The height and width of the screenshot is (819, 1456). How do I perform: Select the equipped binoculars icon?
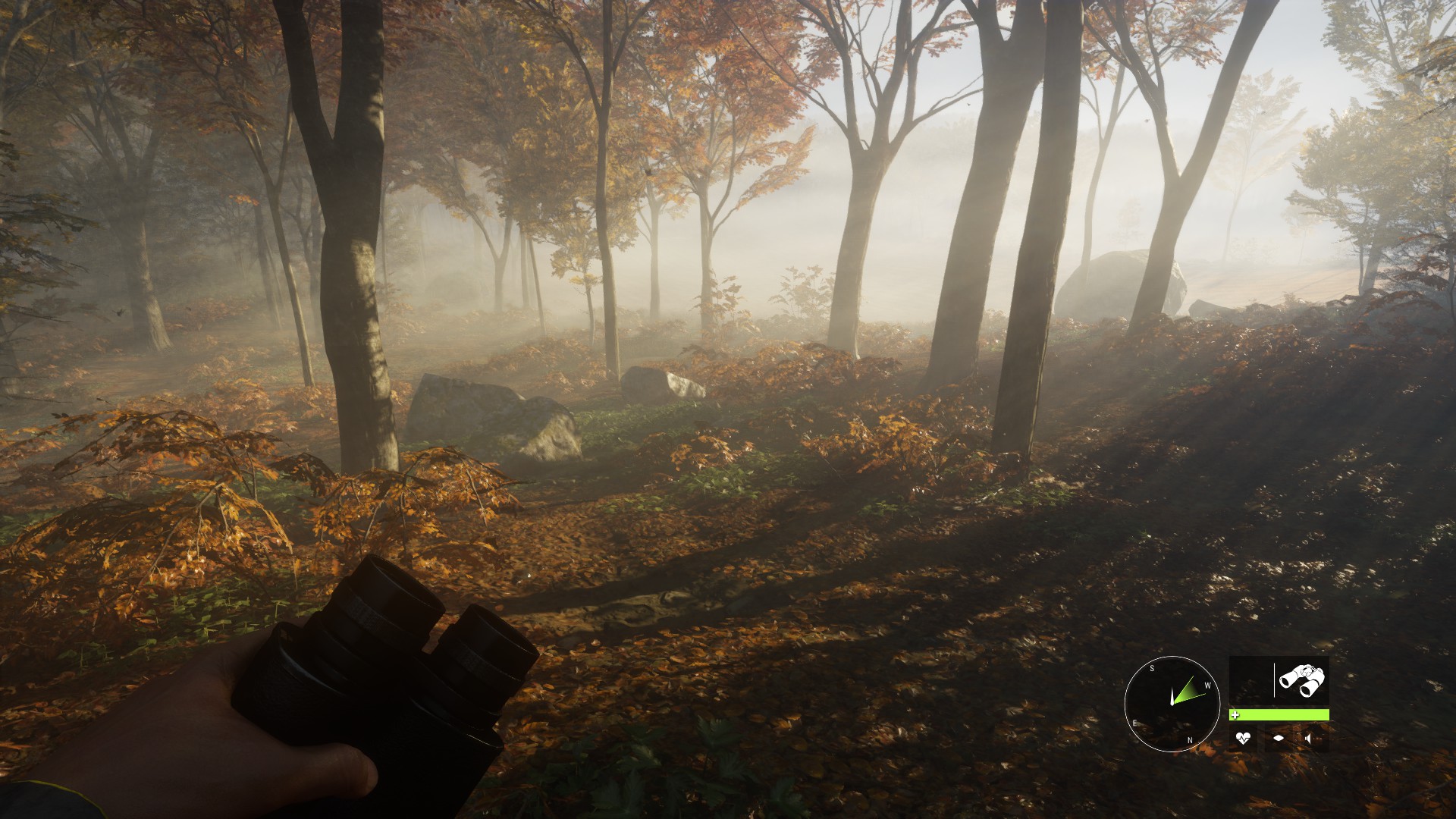pos(1301,680)
